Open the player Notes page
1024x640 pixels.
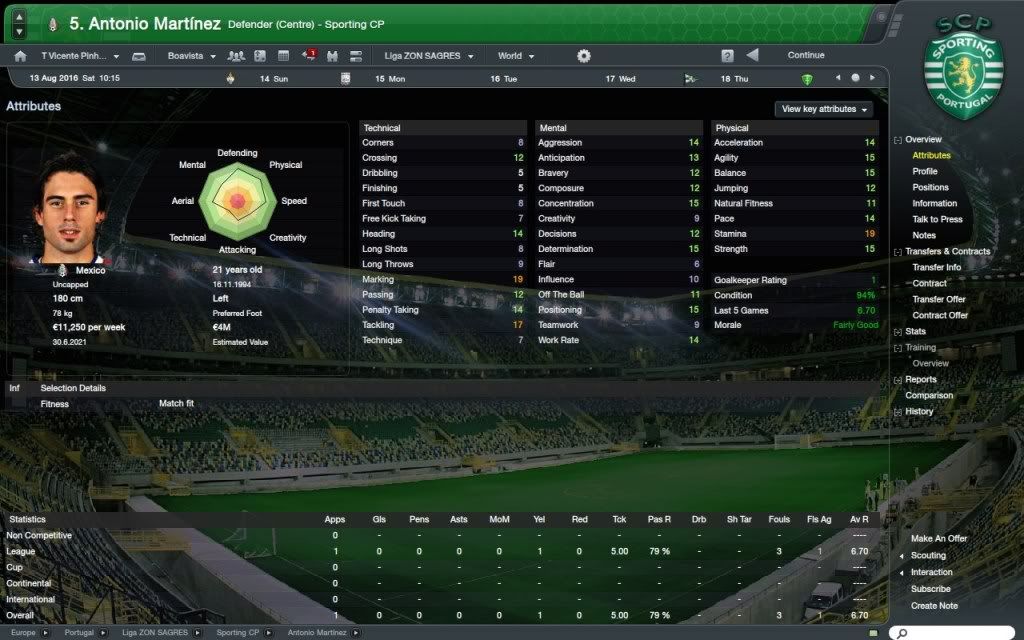click(923, 236)
